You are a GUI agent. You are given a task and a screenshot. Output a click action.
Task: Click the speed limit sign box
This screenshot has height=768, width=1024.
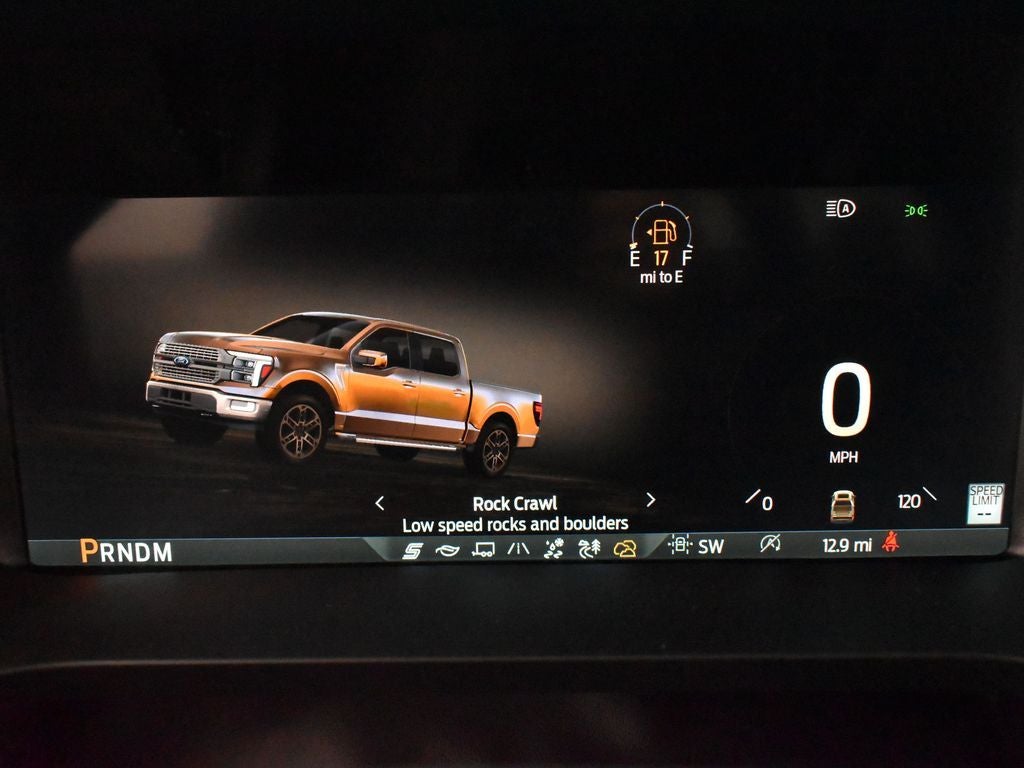(985, 503)
